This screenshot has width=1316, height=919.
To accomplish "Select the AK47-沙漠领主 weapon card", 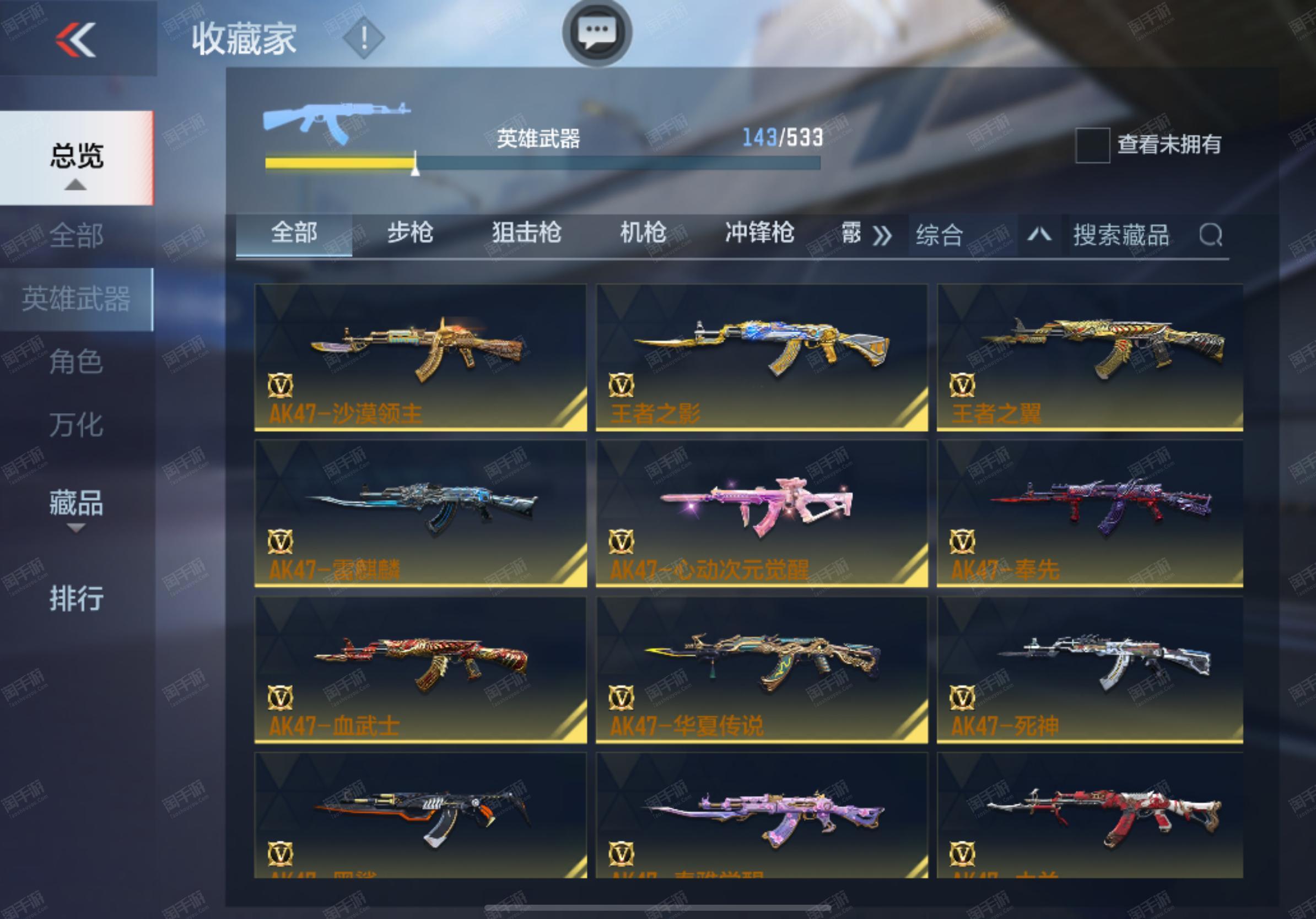I will (420, 357).
